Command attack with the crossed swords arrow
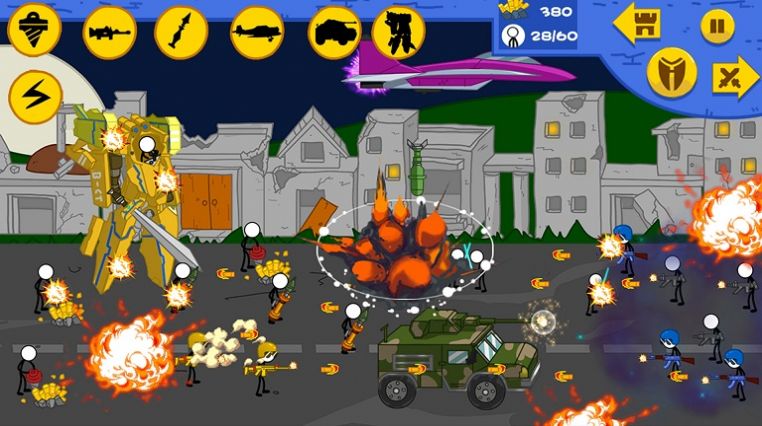 coord(736,78)
